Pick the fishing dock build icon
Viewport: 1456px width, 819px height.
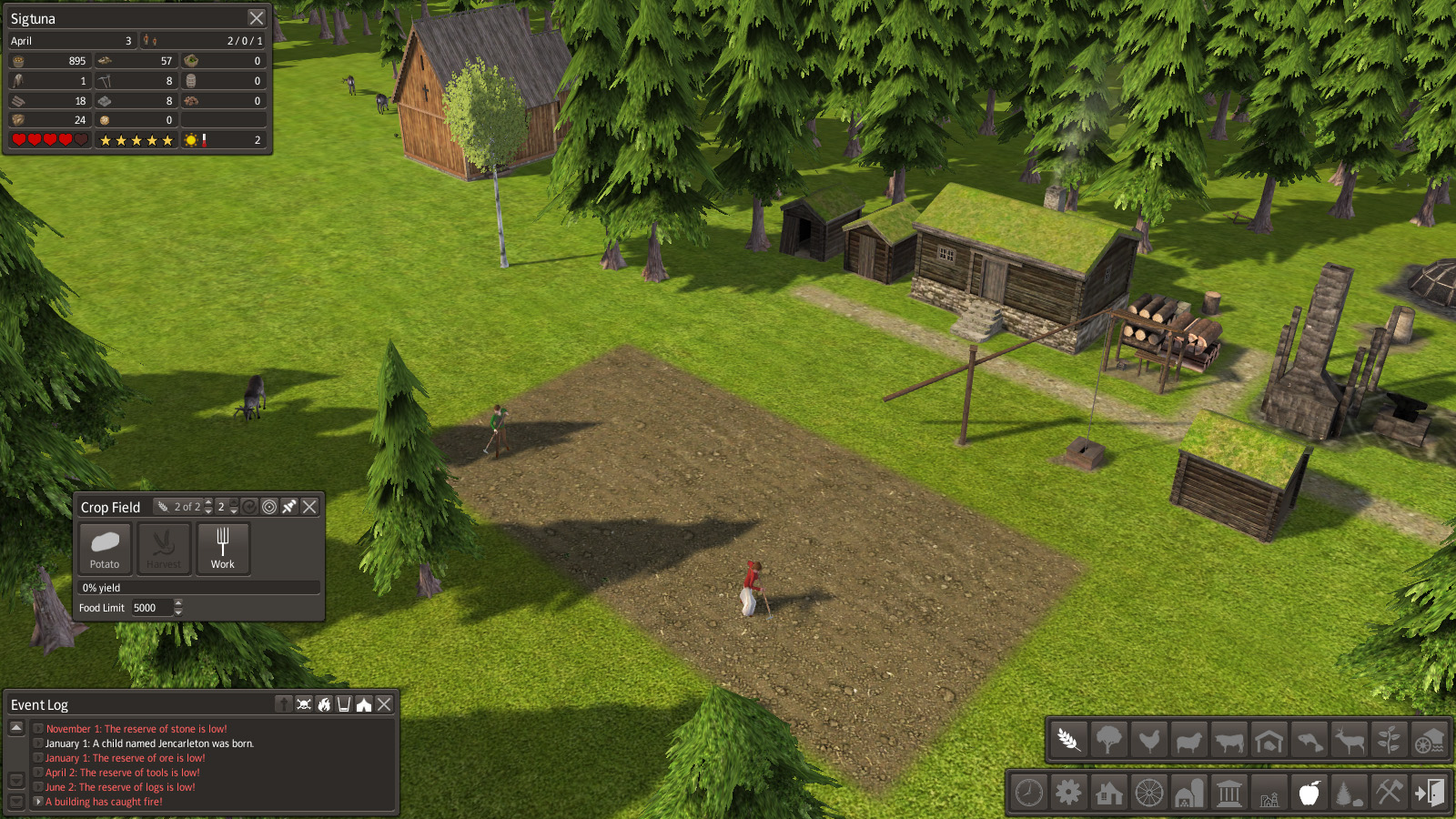click(x=1309, y=741)
